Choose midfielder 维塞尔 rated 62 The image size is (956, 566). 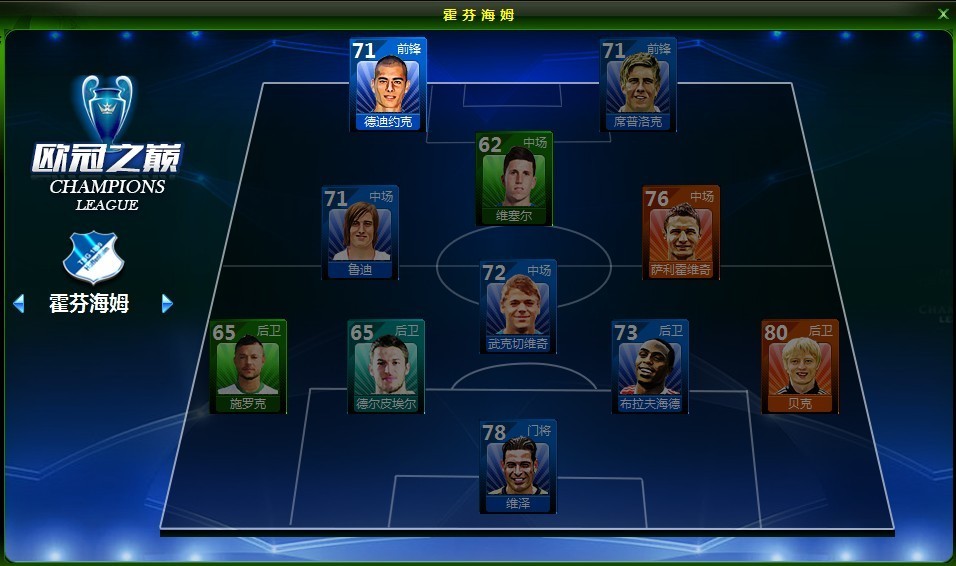514,178
